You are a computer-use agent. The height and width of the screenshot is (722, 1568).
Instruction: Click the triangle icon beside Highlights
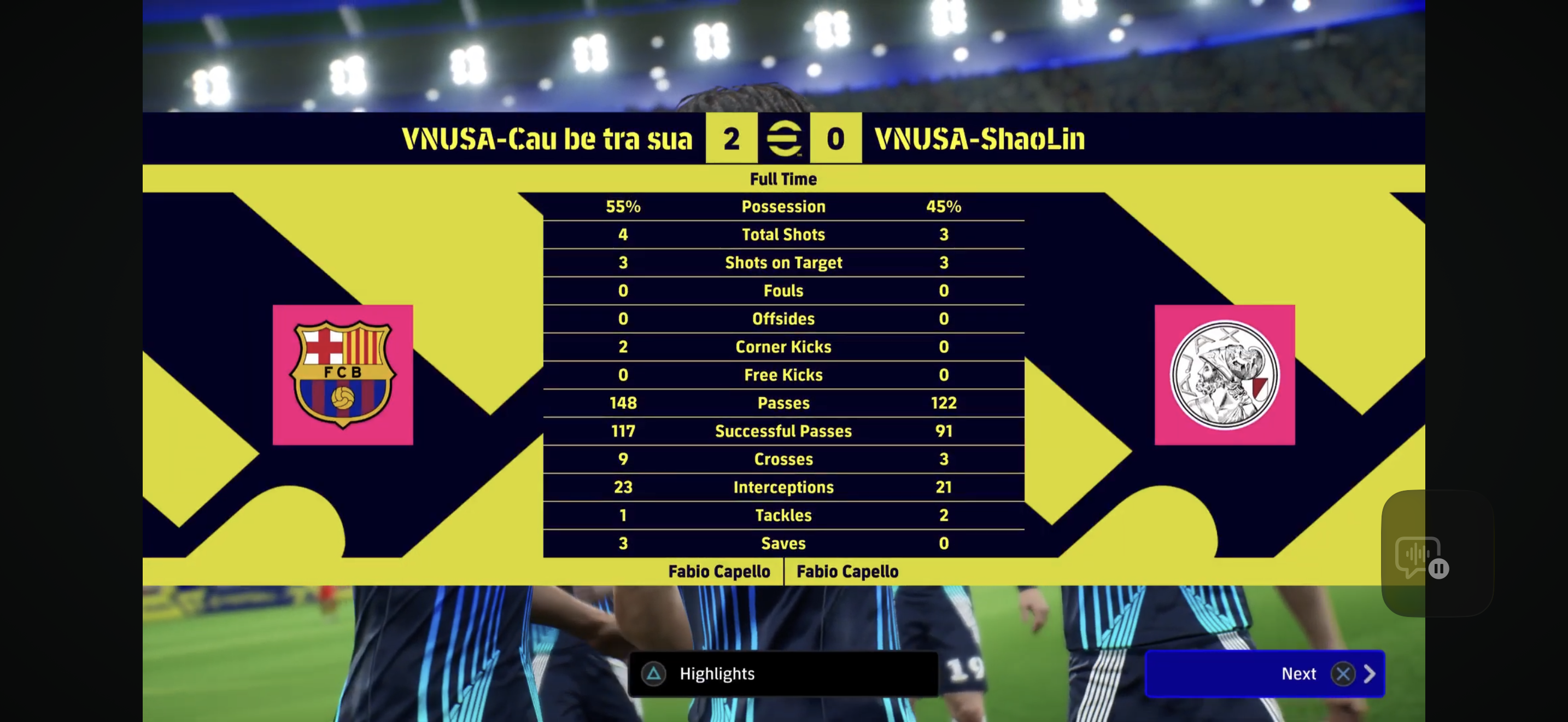(653, 674)
